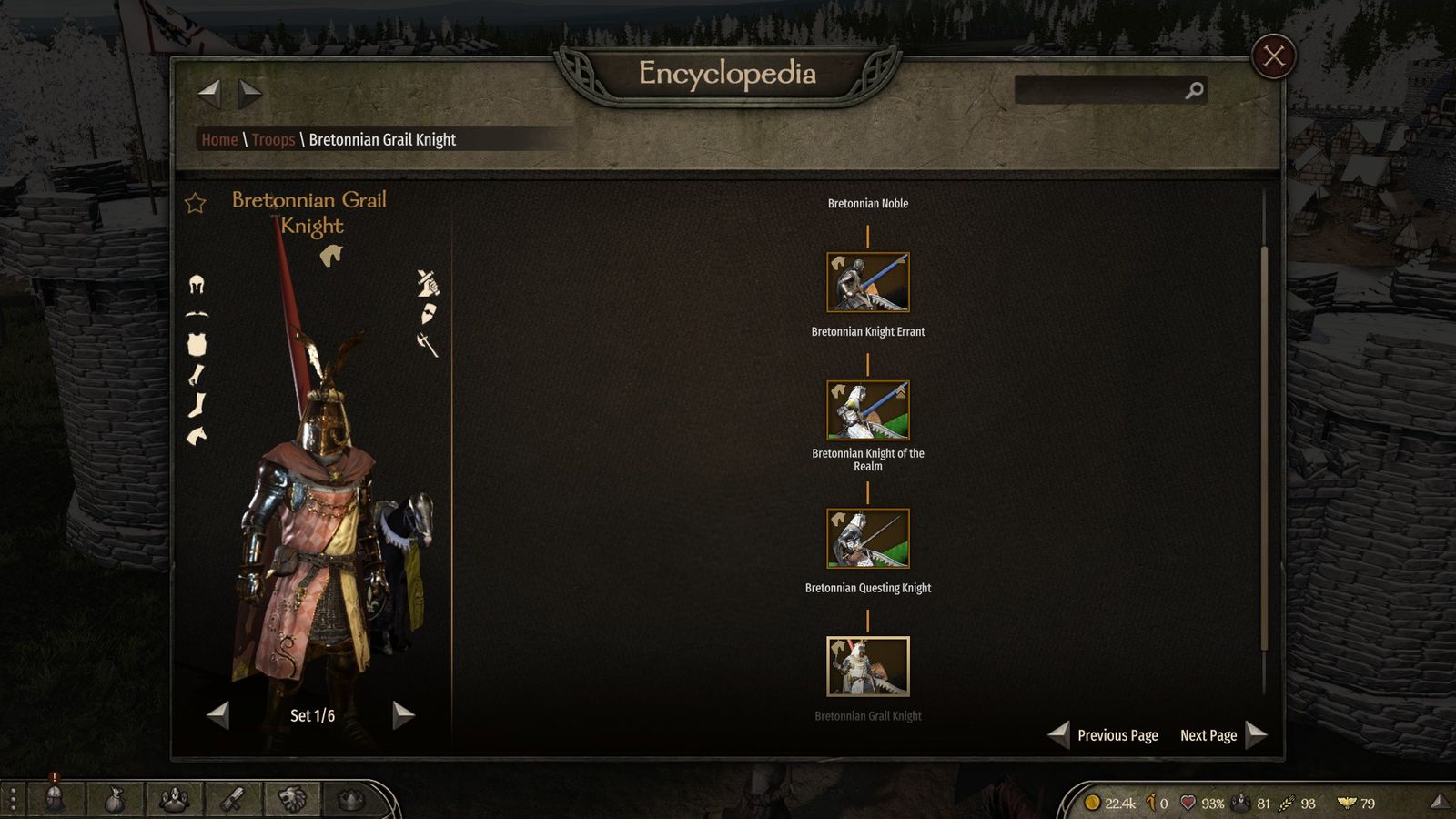The height and width of the screenshot is (819, 1456).
Task: Bookmark Bretonnian Grail Knight with the star
Action: (195, 203)
